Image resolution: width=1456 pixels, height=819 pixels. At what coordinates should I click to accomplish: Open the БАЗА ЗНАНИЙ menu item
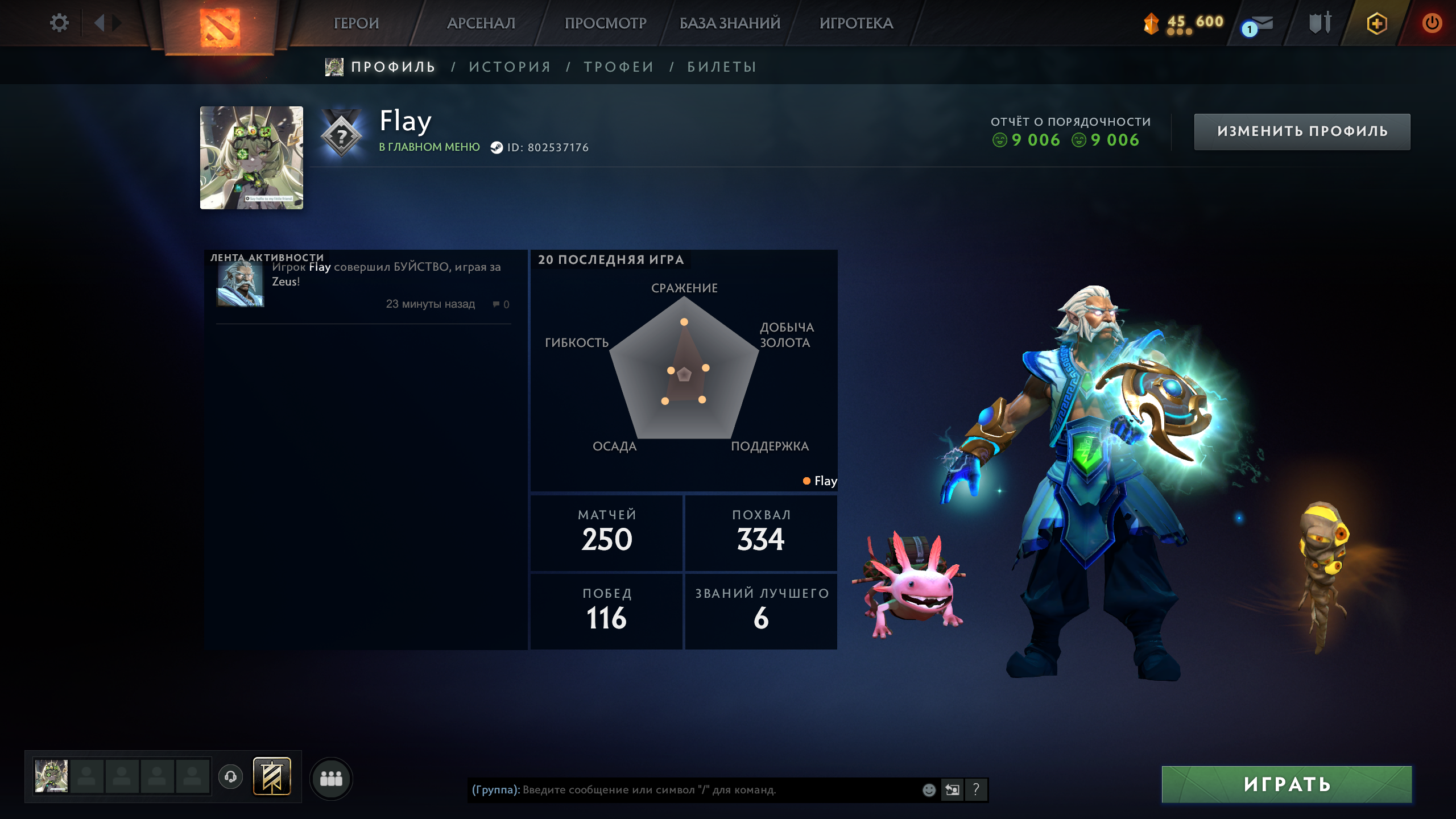tap(729, 23)
